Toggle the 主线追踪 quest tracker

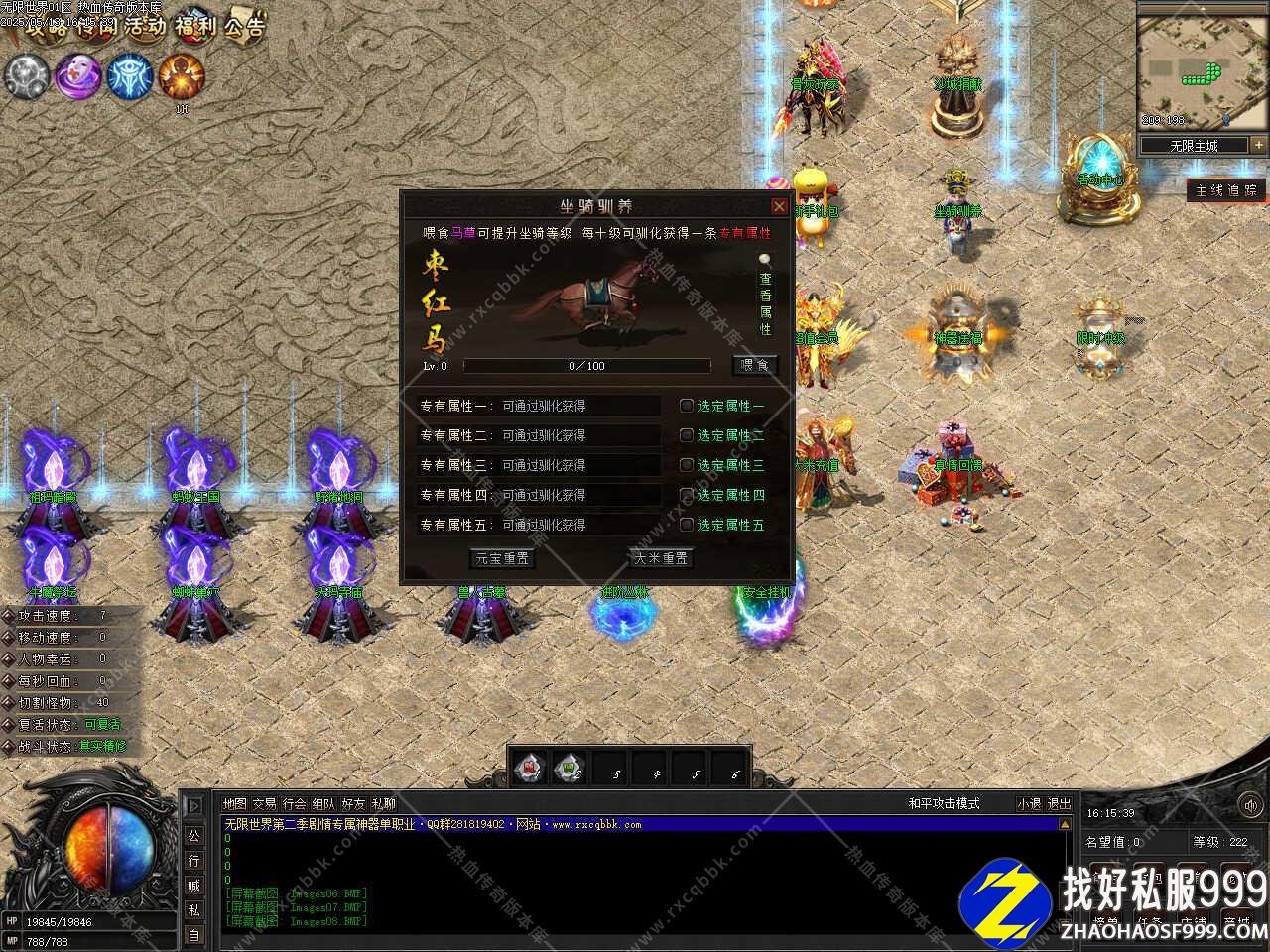[x=1226, y=190]
